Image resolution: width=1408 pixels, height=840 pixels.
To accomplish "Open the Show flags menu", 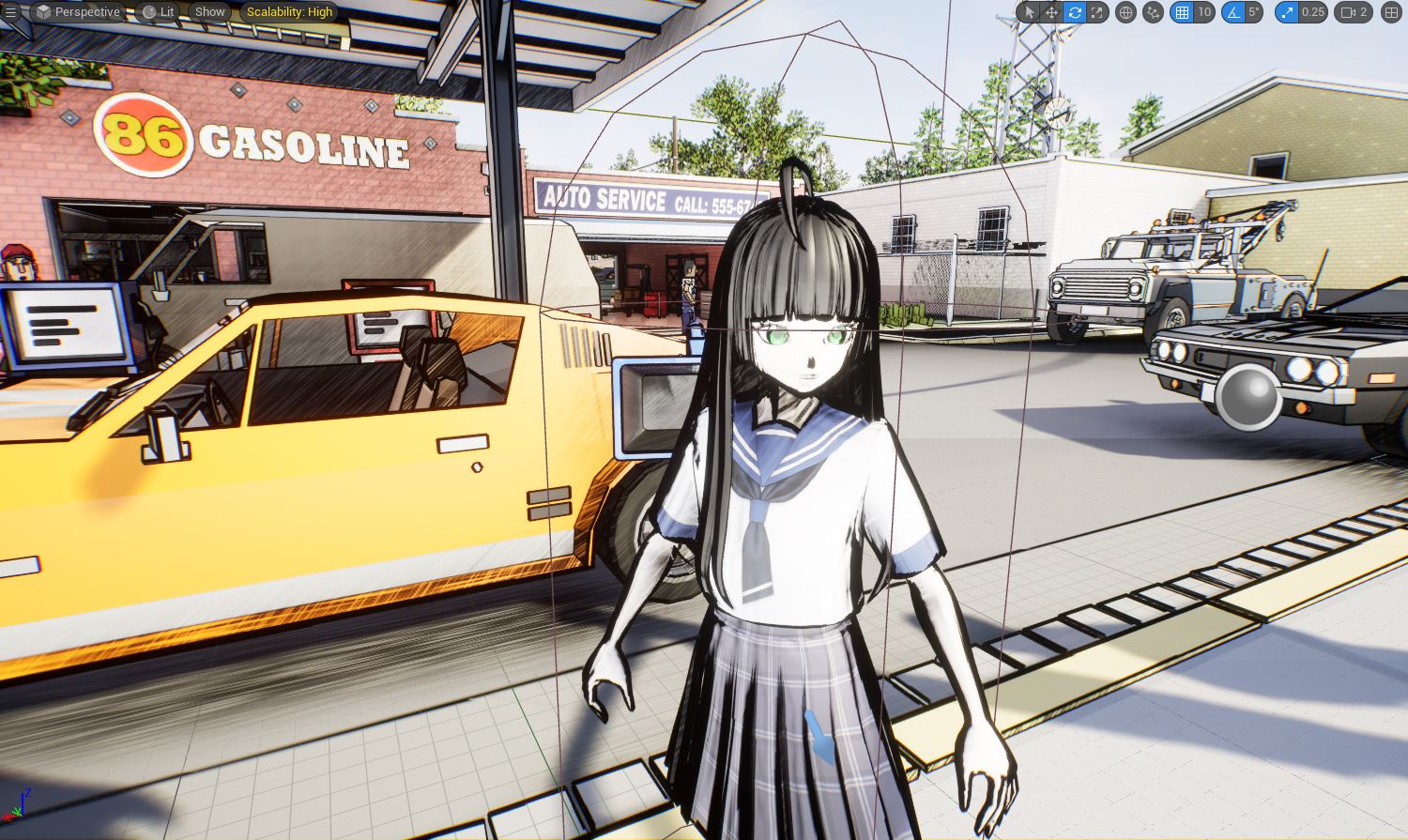I will click(x=209, y=12).
